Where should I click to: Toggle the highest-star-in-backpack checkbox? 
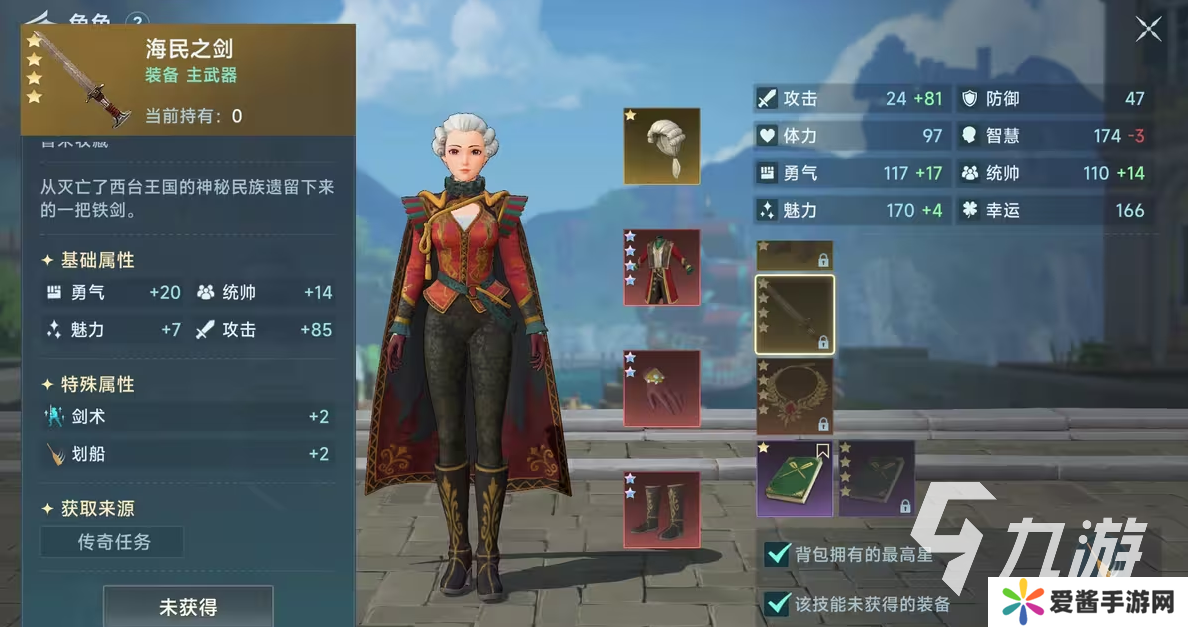(x=777, y=554)
